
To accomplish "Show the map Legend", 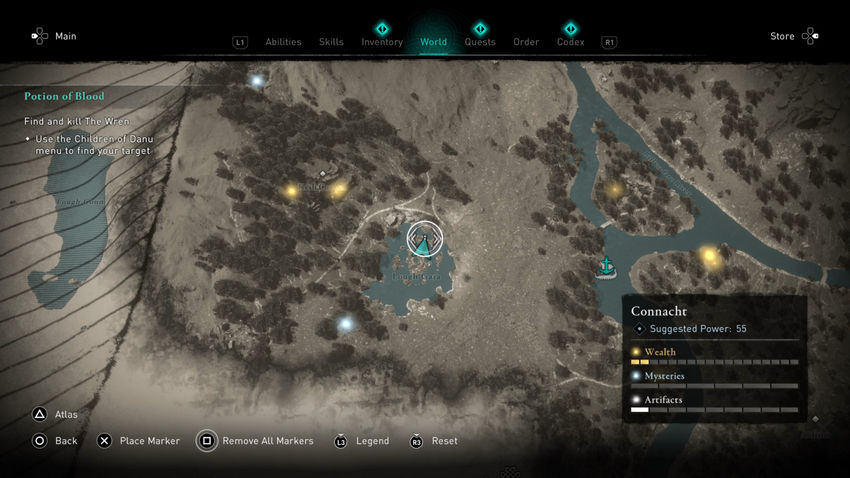I will pos(362,441).
